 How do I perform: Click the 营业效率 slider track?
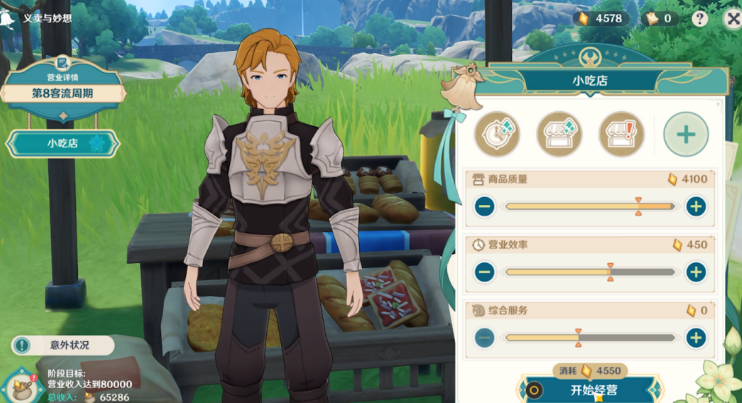click(590, 272)
